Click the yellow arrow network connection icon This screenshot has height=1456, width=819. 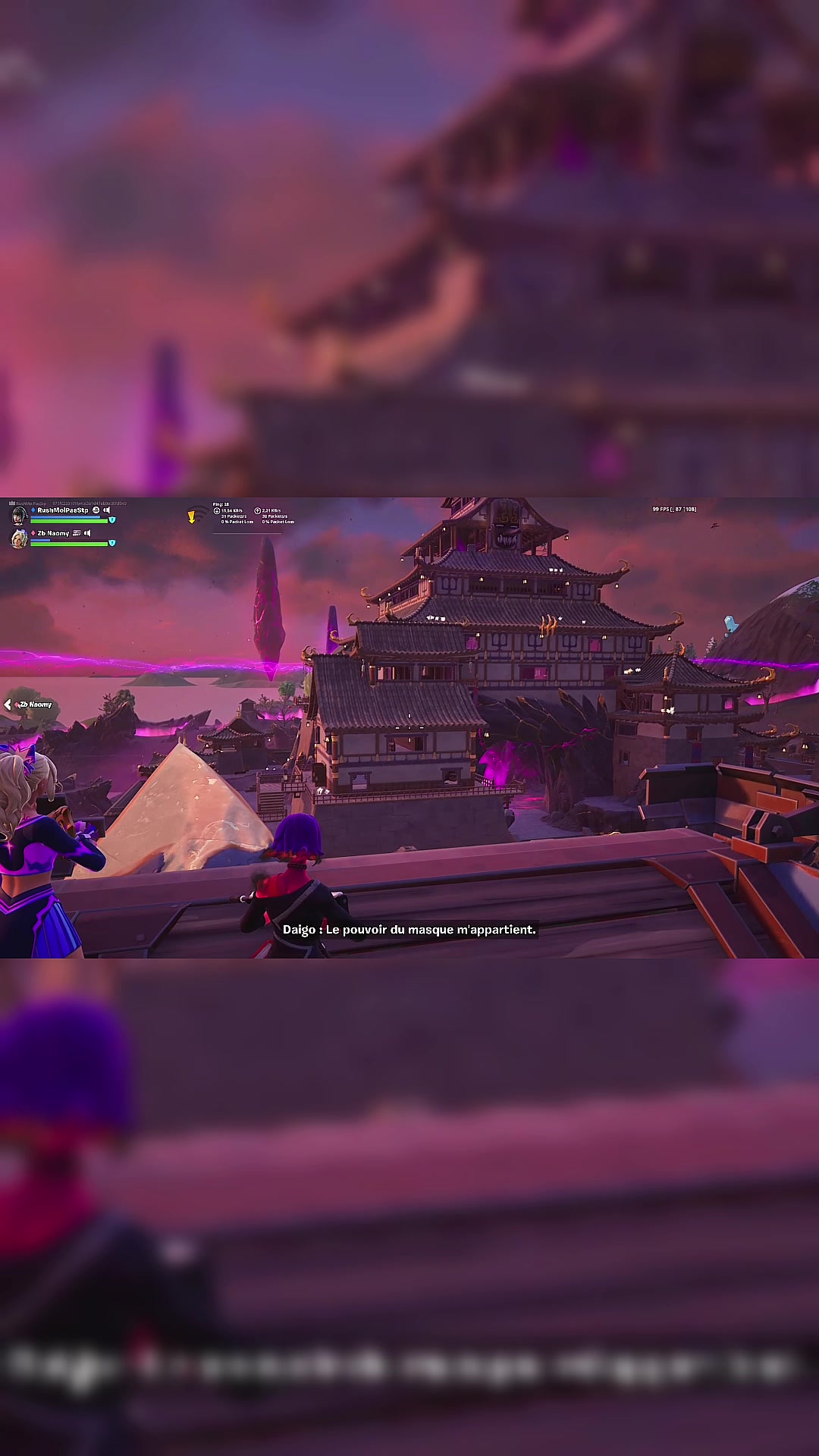(x=192, y=517)
